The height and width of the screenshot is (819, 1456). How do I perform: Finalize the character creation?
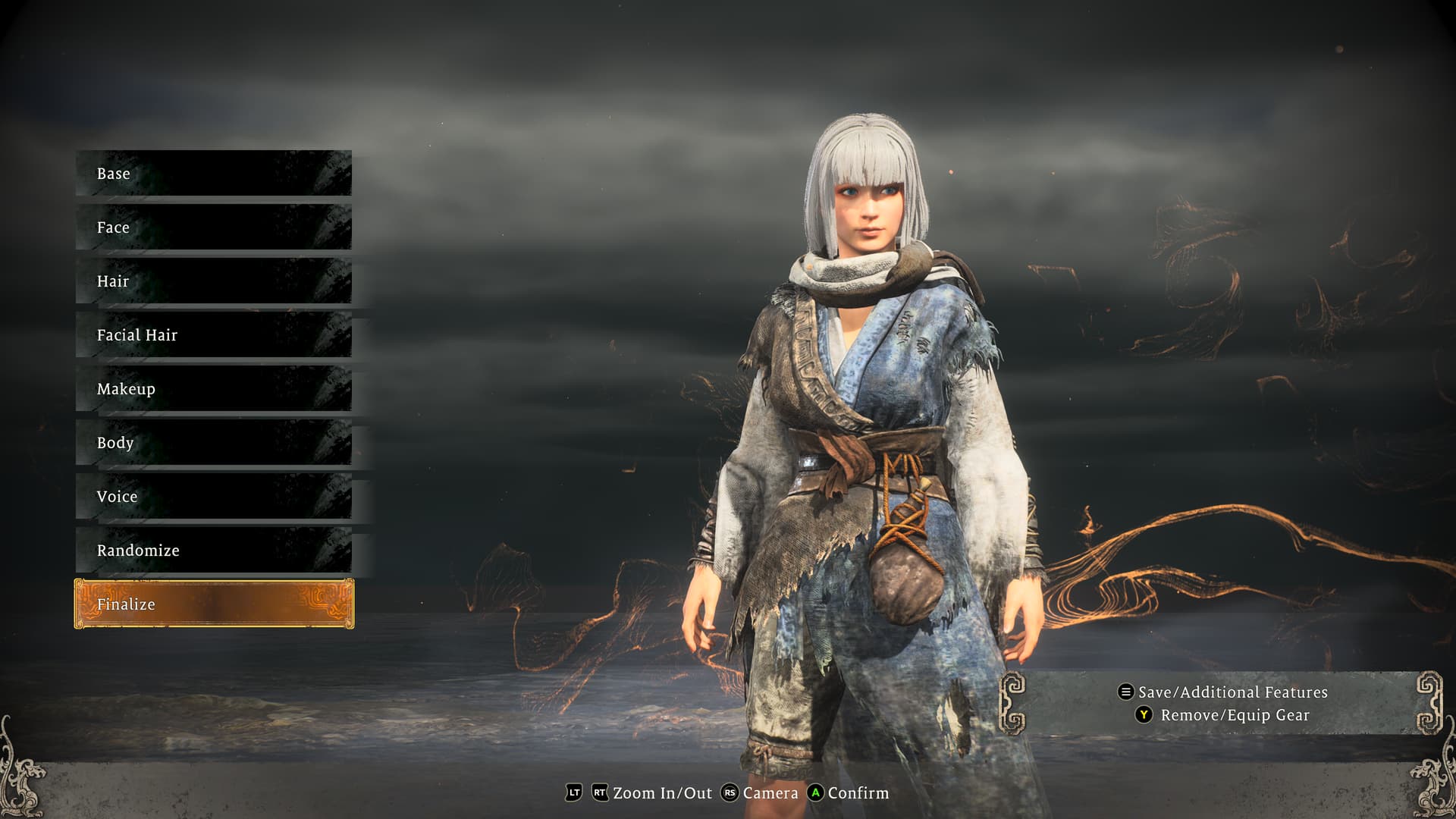[x=213, y=604]
